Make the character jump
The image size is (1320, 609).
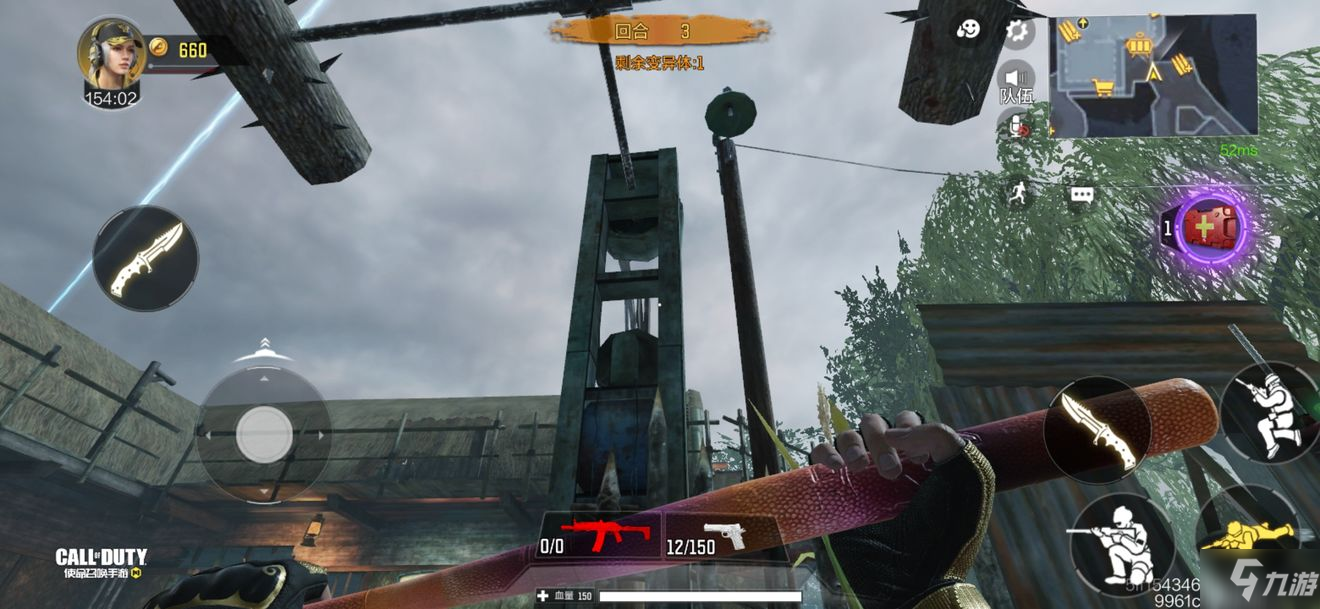click(1268, 410)
